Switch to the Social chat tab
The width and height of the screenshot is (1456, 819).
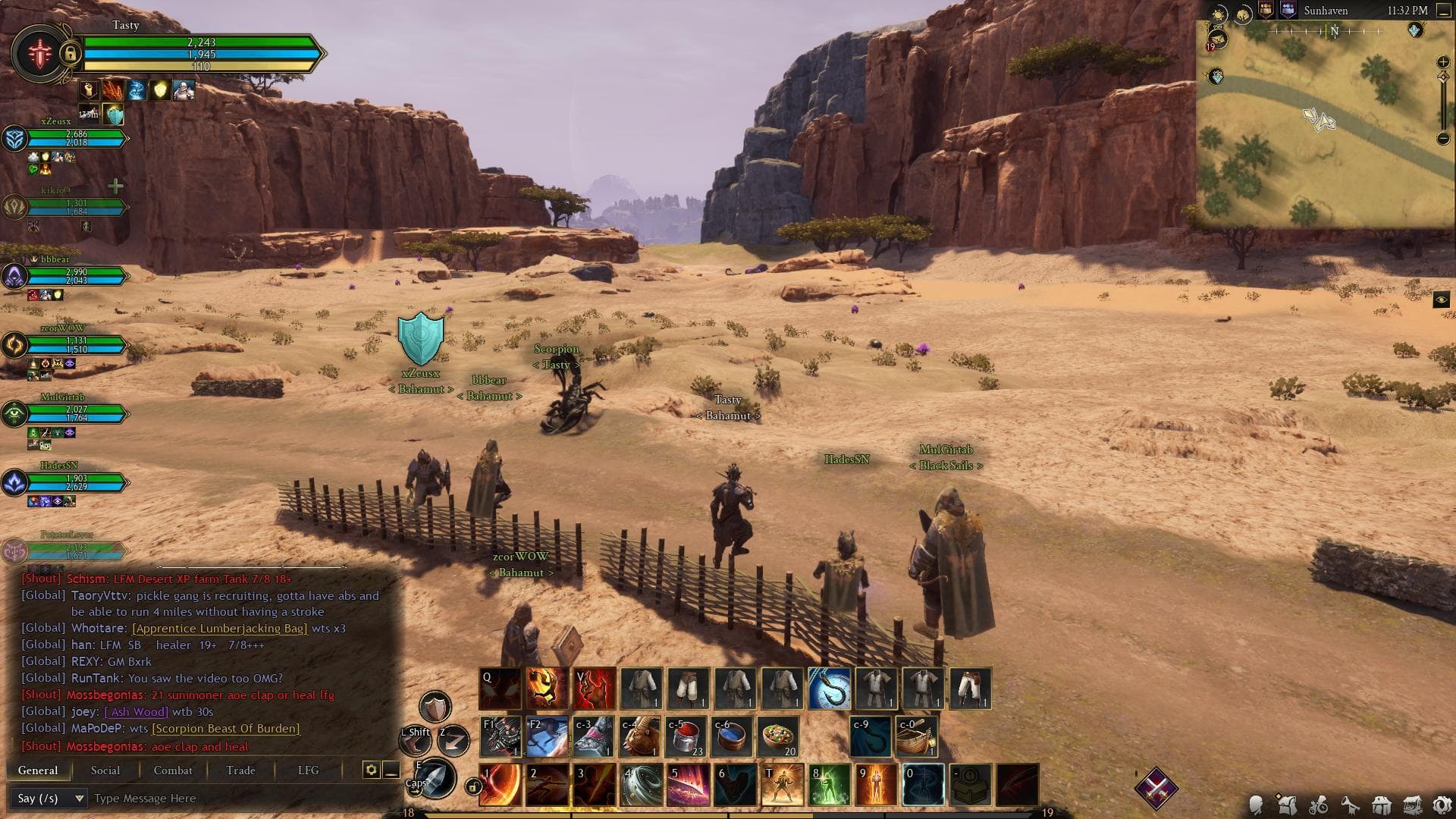[105, 770]
